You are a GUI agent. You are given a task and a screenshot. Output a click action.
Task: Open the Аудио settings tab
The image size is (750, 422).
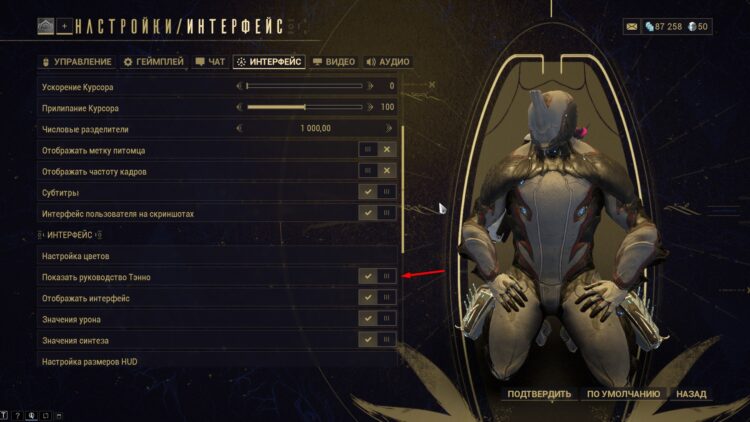[387, 62]
